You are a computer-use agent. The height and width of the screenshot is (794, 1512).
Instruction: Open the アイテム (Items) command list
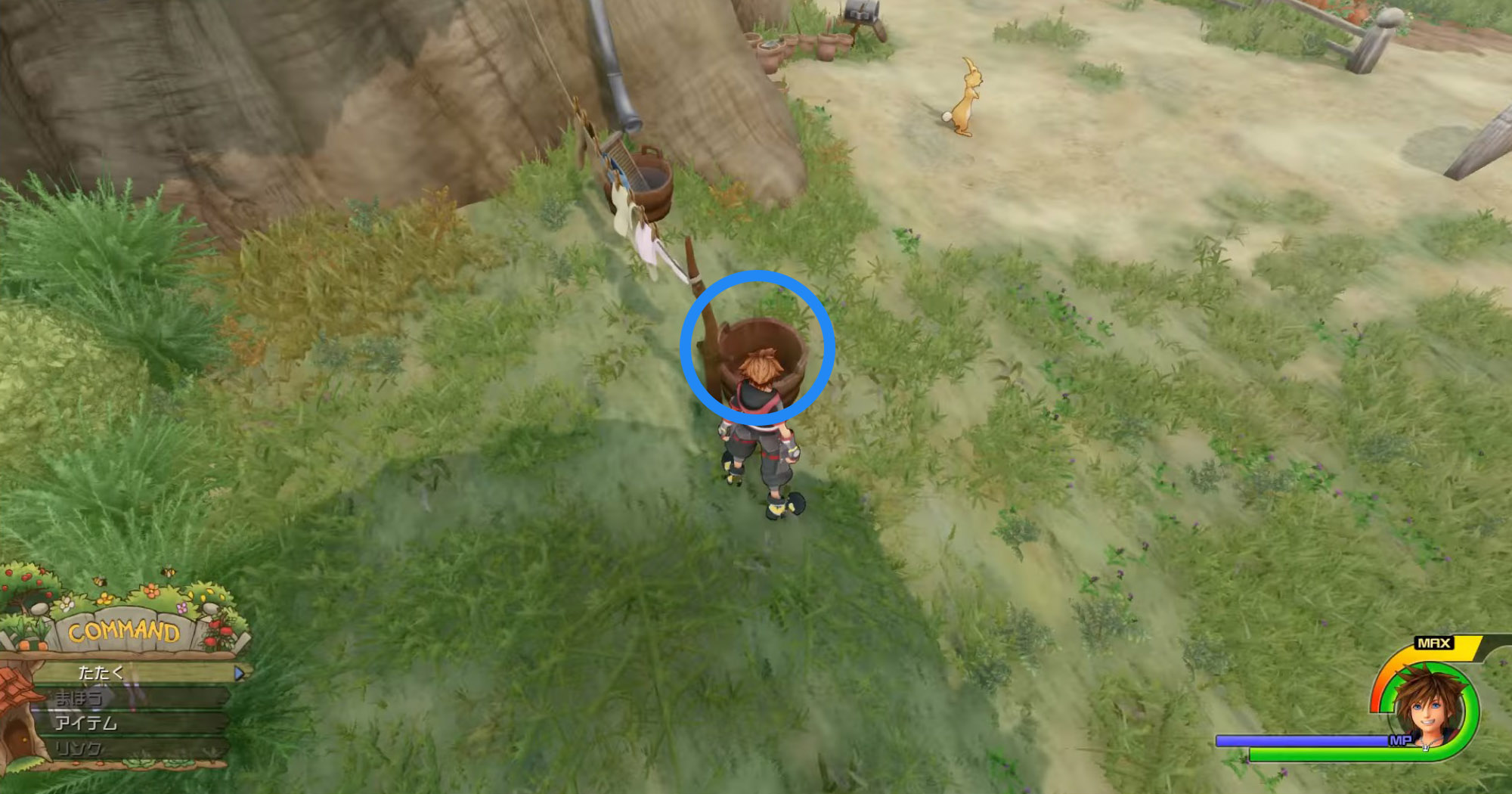(85, 722)
